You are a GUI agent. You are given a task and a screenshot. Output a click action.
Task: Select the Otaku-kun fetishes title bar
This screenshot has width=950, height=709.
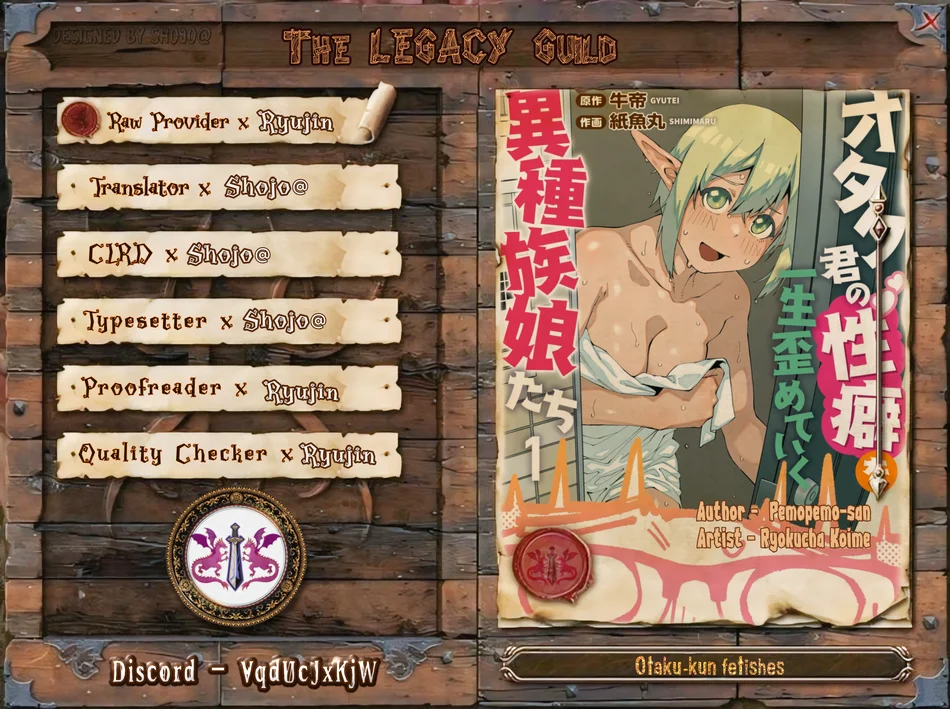[709, 666]
